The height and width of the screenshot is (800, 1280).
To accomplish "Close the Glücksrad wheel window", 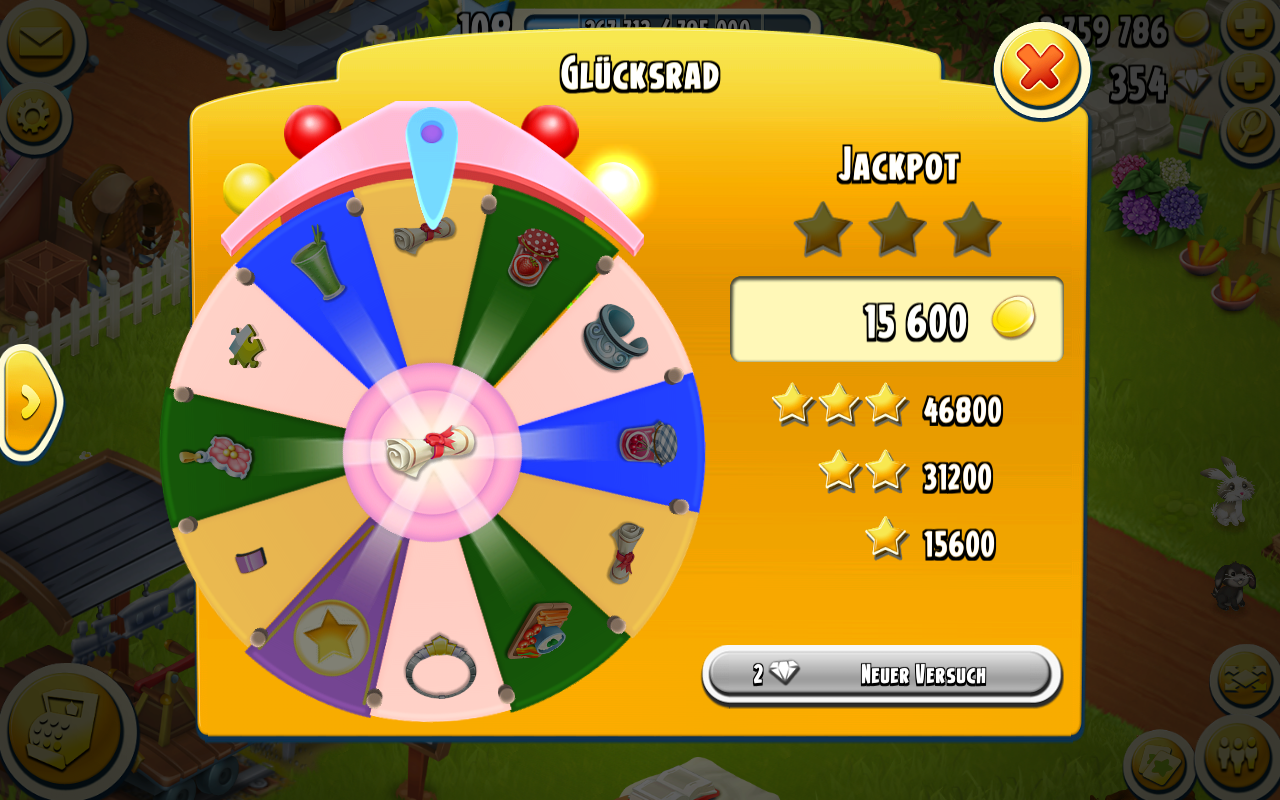I will point(1041,69).
